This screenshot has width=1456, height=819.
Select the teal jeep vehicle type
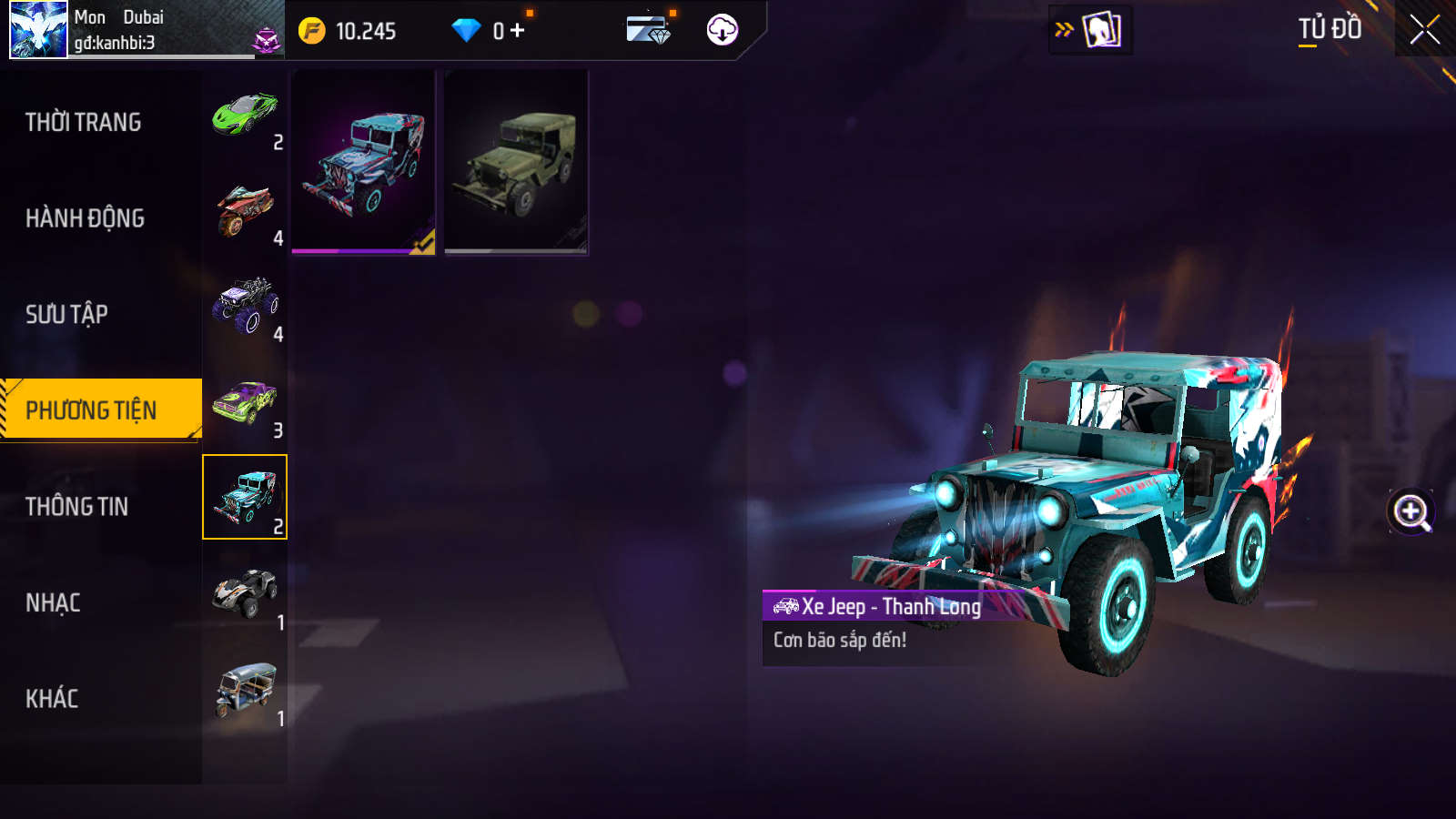point(245,497)
